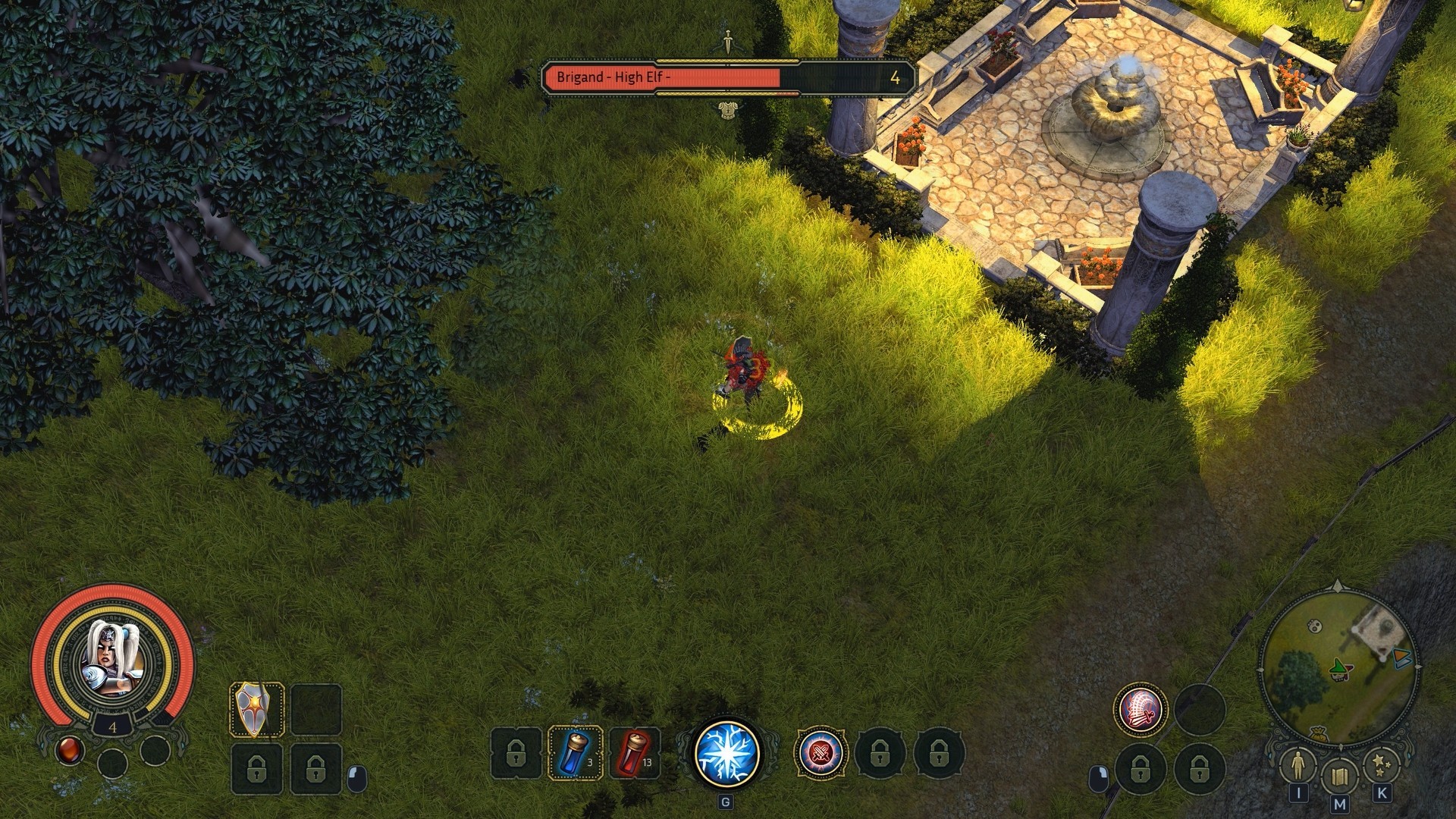Click the hero portrait
Screen dimensions: 1456x819
pos(112,658)
